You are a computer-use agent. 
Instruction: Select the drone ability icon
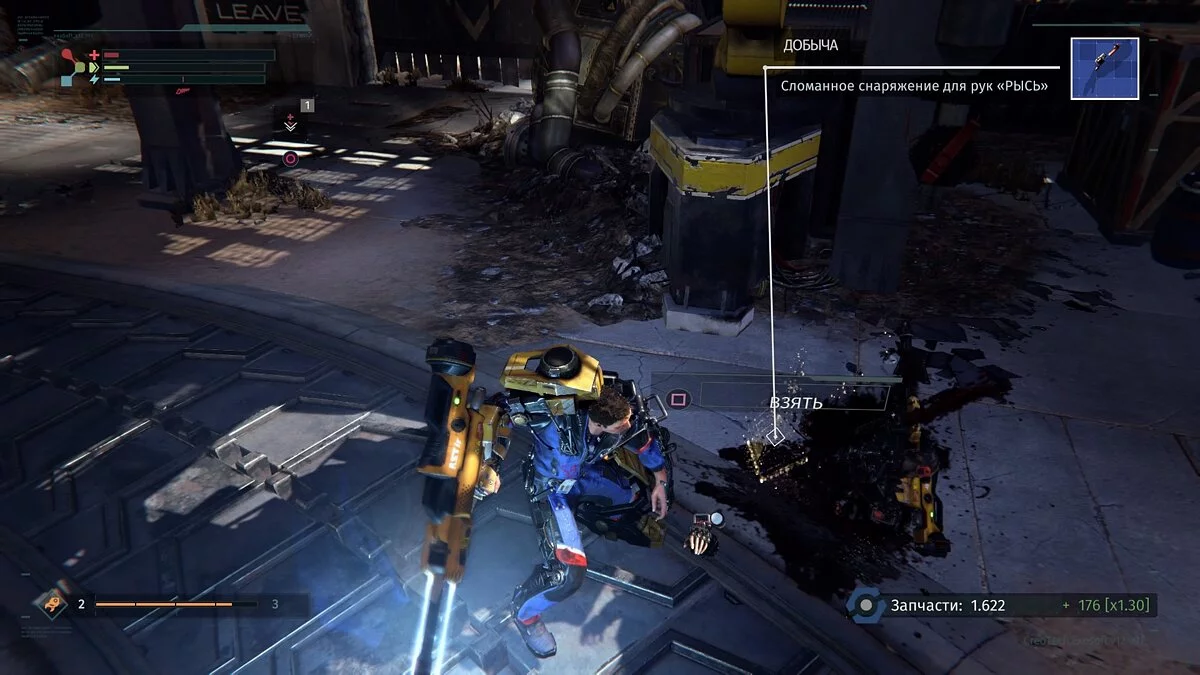50,603
